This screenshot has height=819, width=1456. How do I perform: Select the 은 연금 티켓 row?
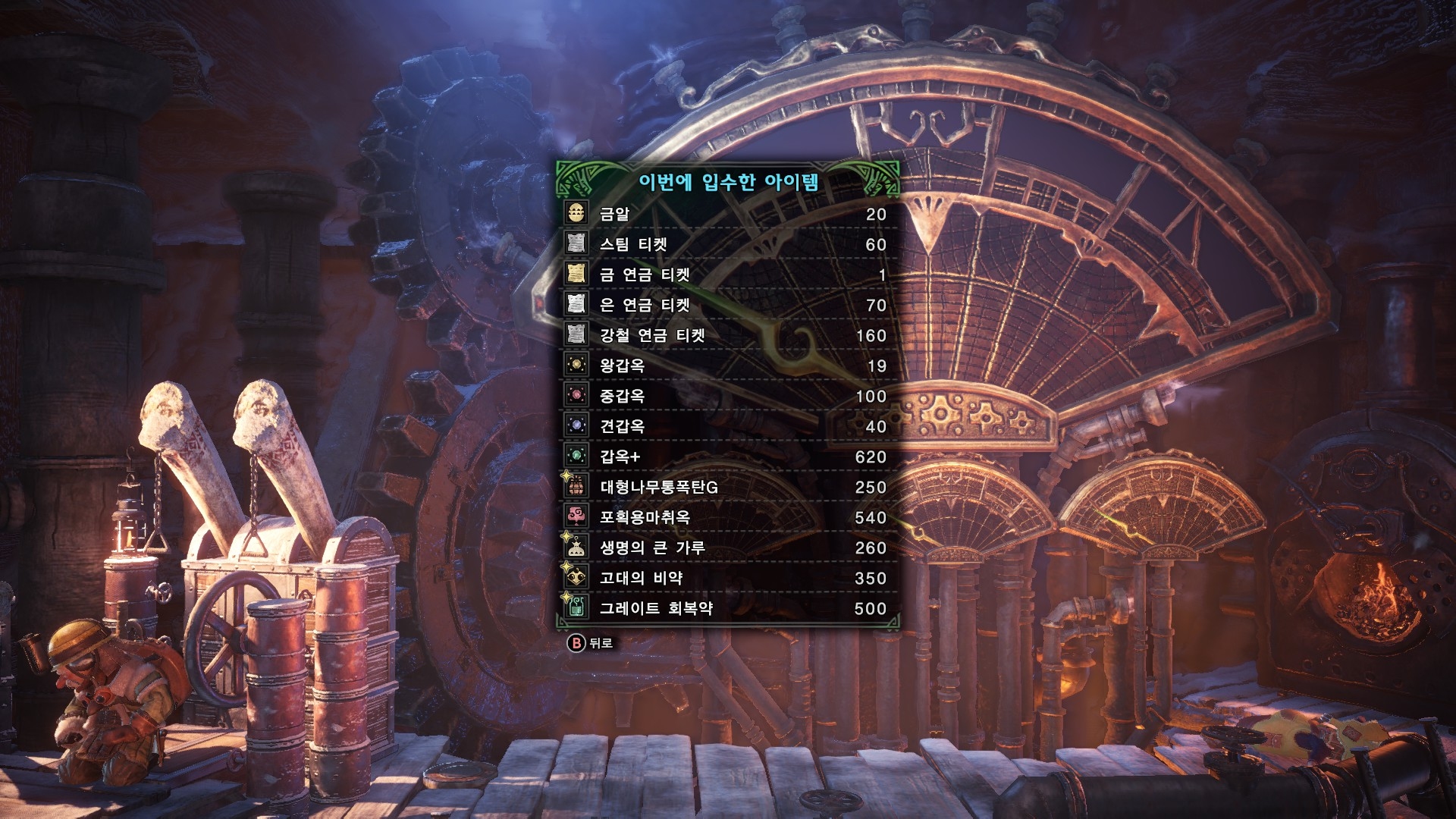726,305
